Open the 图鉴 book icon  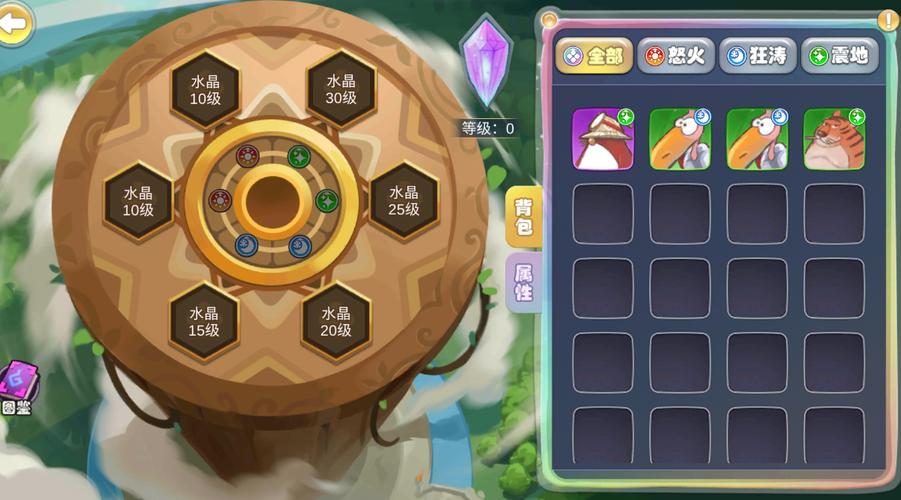tap(17, 386)
